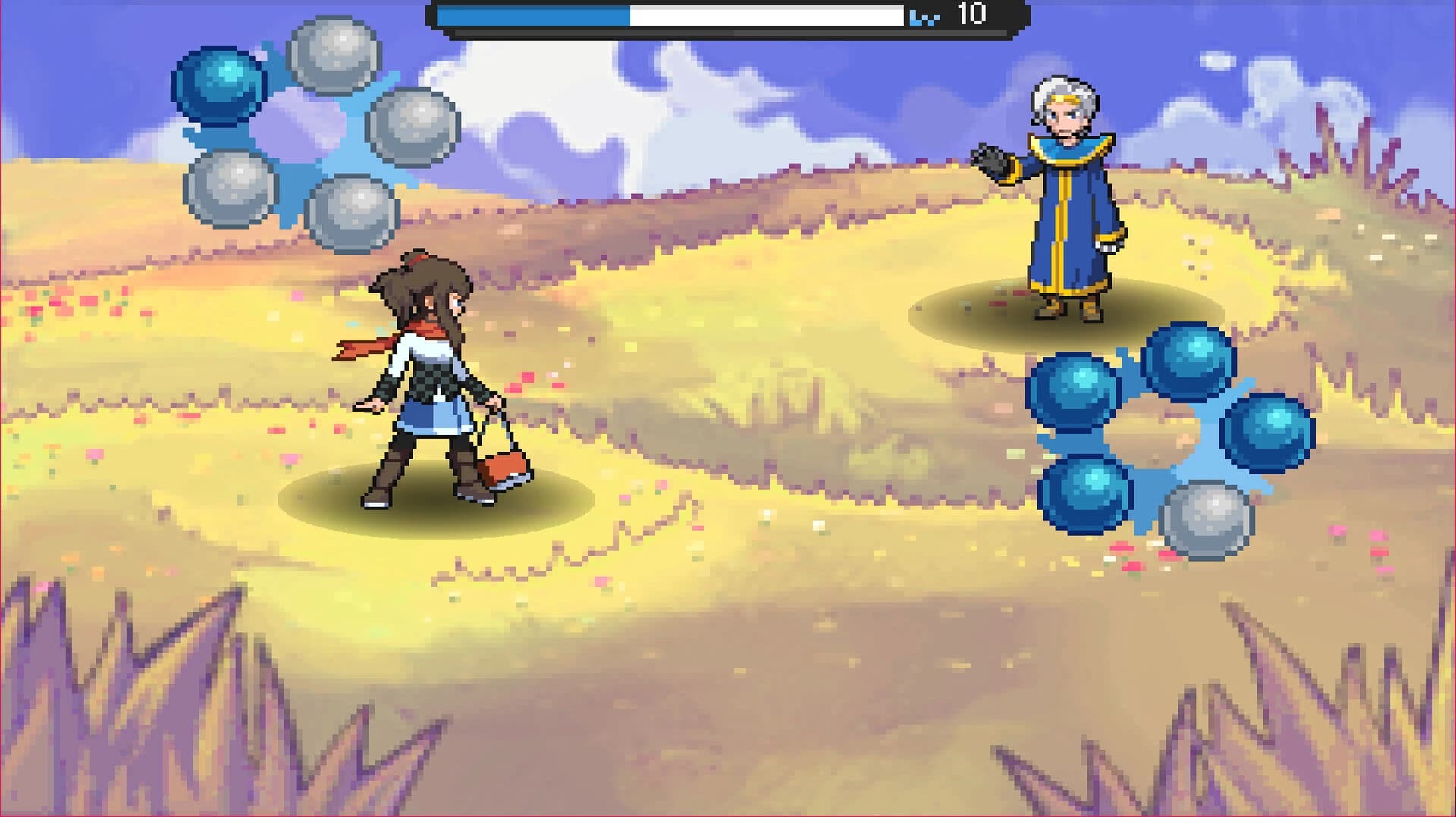
Task: Click the number 10 at the top right
Action: click(x=971, y=14)
